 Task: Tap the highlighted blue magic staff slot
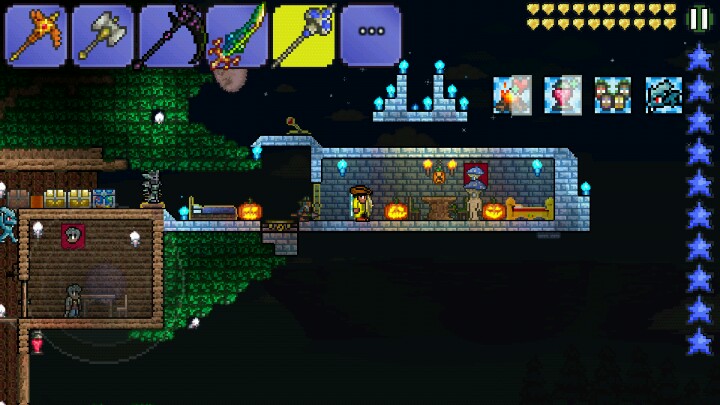pos(303,36)
